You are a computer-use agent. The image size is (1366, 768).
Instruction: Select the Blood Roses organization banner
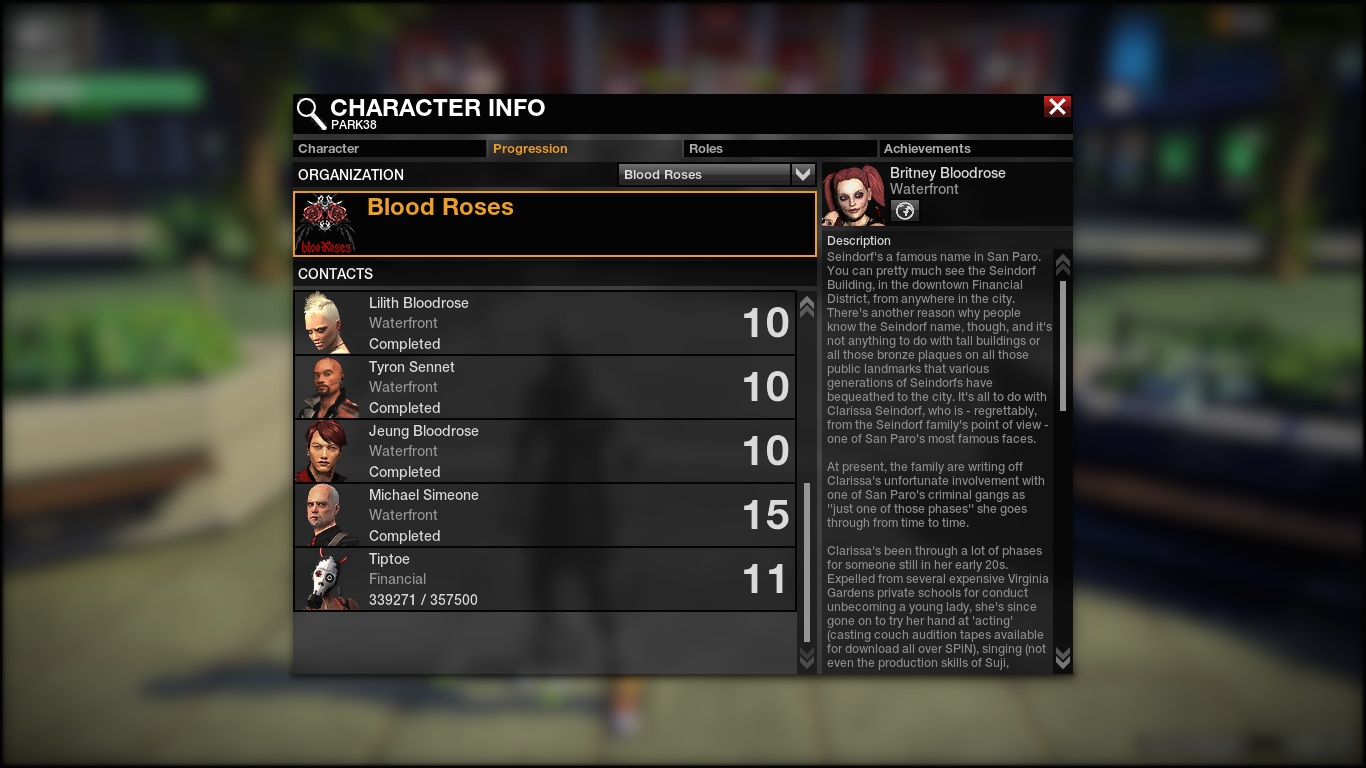tap(555, 224)
